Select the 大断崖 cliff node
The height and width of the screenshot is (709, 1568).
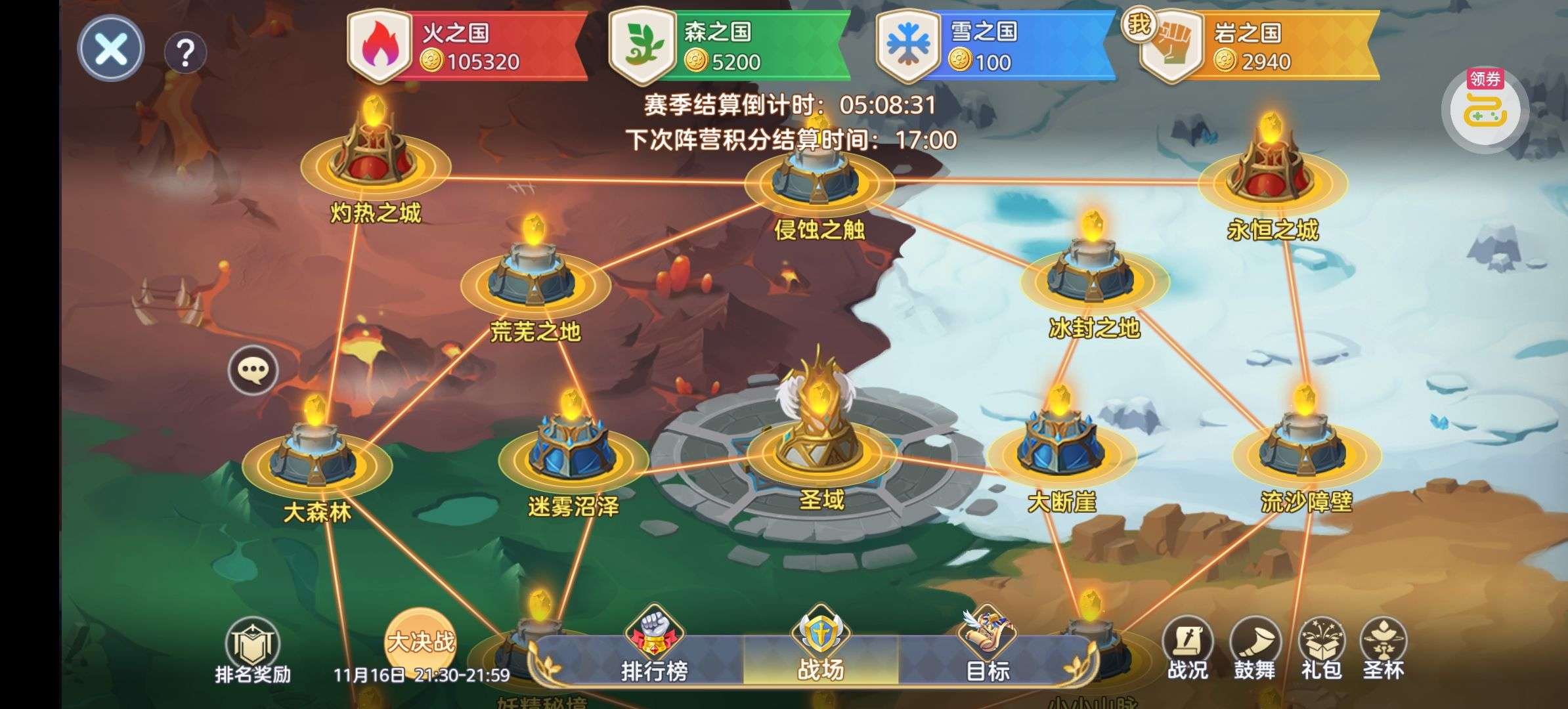[1061, 446]
